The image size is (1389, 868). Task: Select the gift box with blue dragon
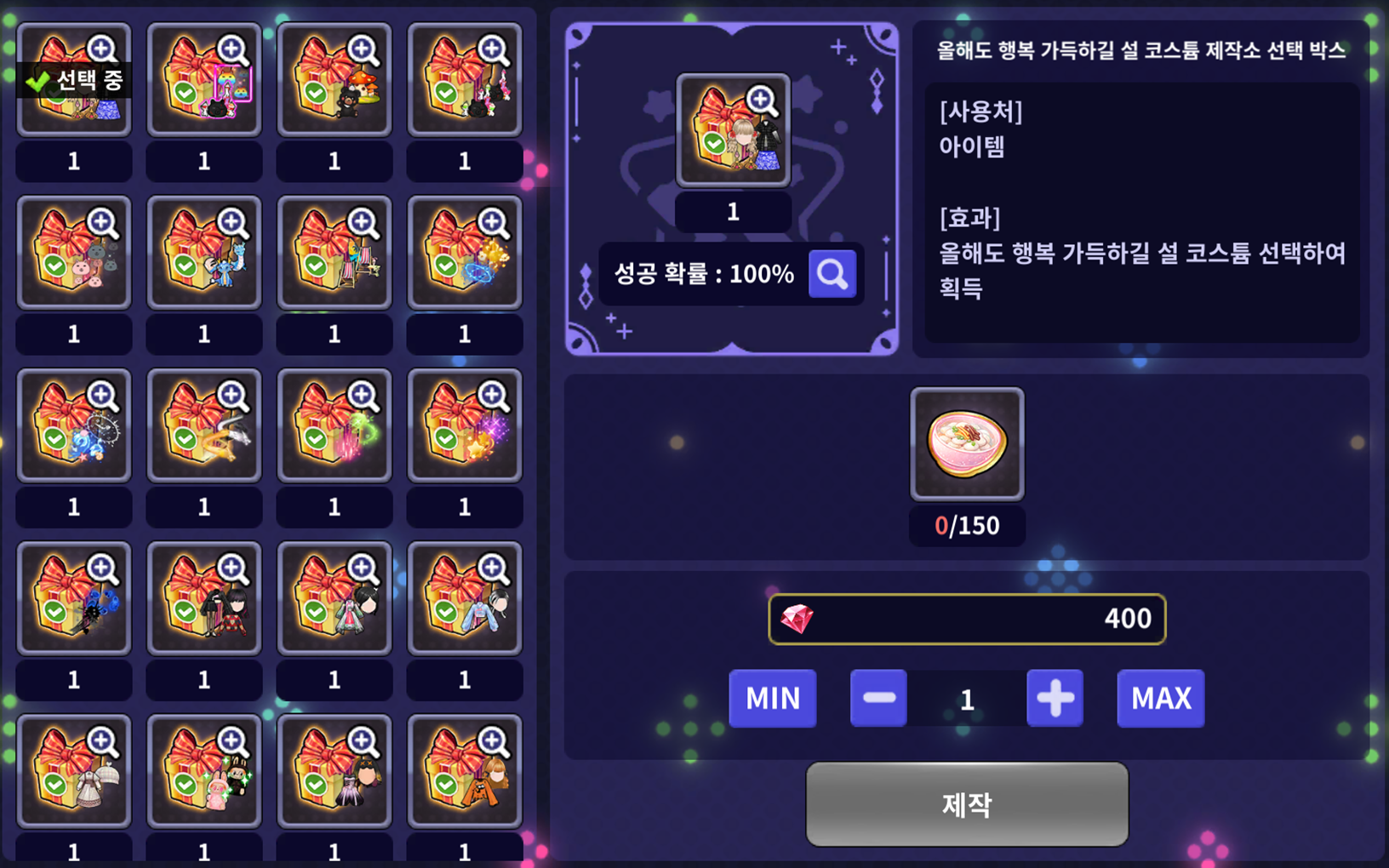pyautogui.click(x=204, y=253)
